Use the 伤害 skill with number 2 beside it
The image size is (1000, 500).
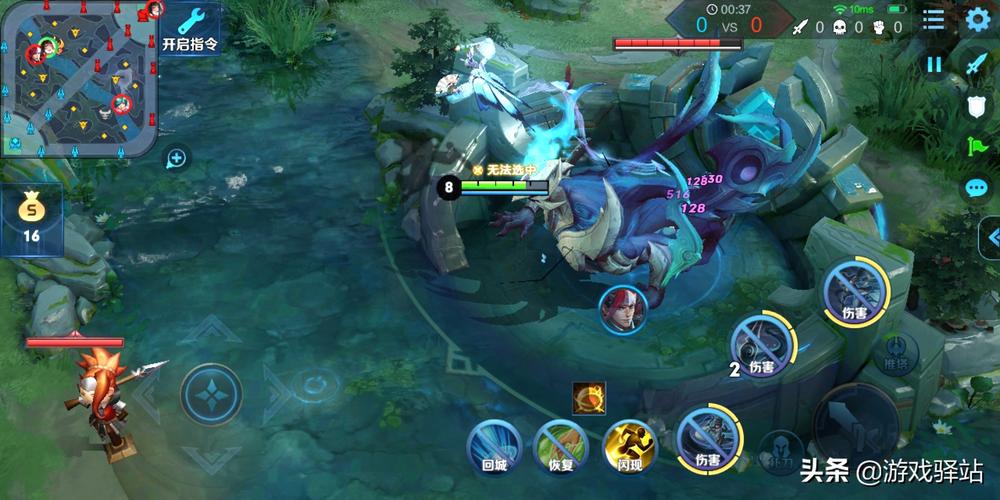tap(762, 345)
